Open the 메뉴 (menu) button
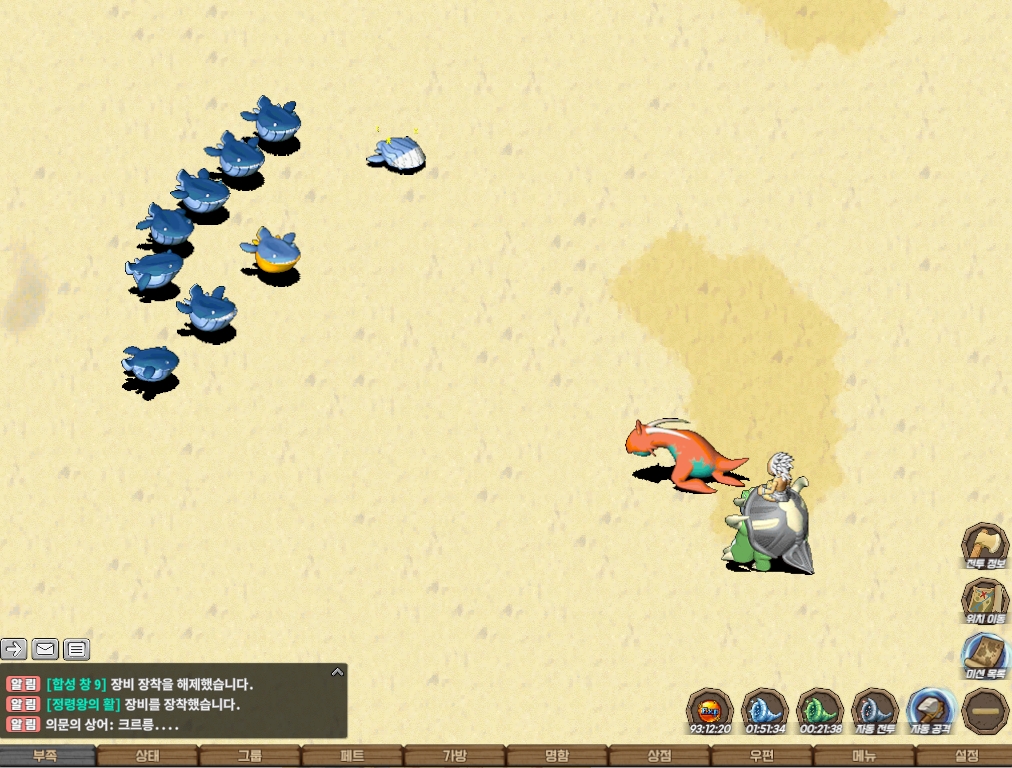The width and height of the screenshot is (1012, 768). click(x=864, y=757)
